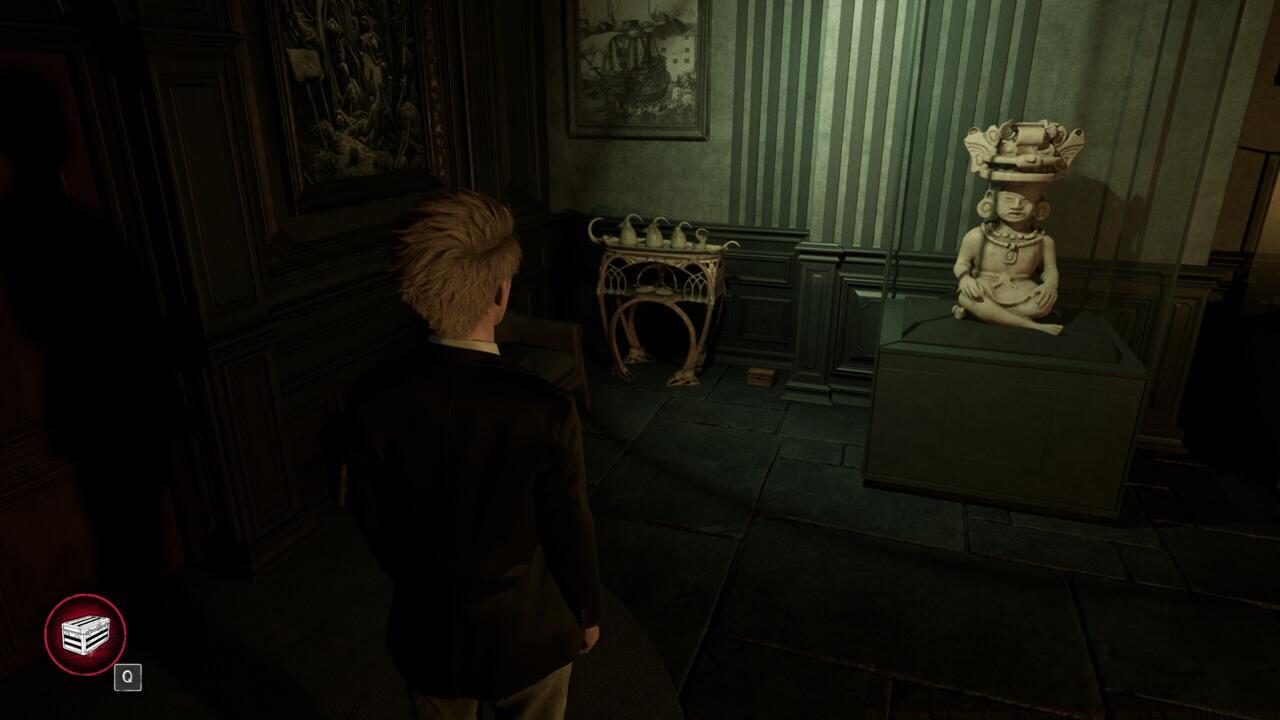1280x720 pixels.
Task: Open the inventory chest icon
Action: pyautogui.click(x=85, y=635)
